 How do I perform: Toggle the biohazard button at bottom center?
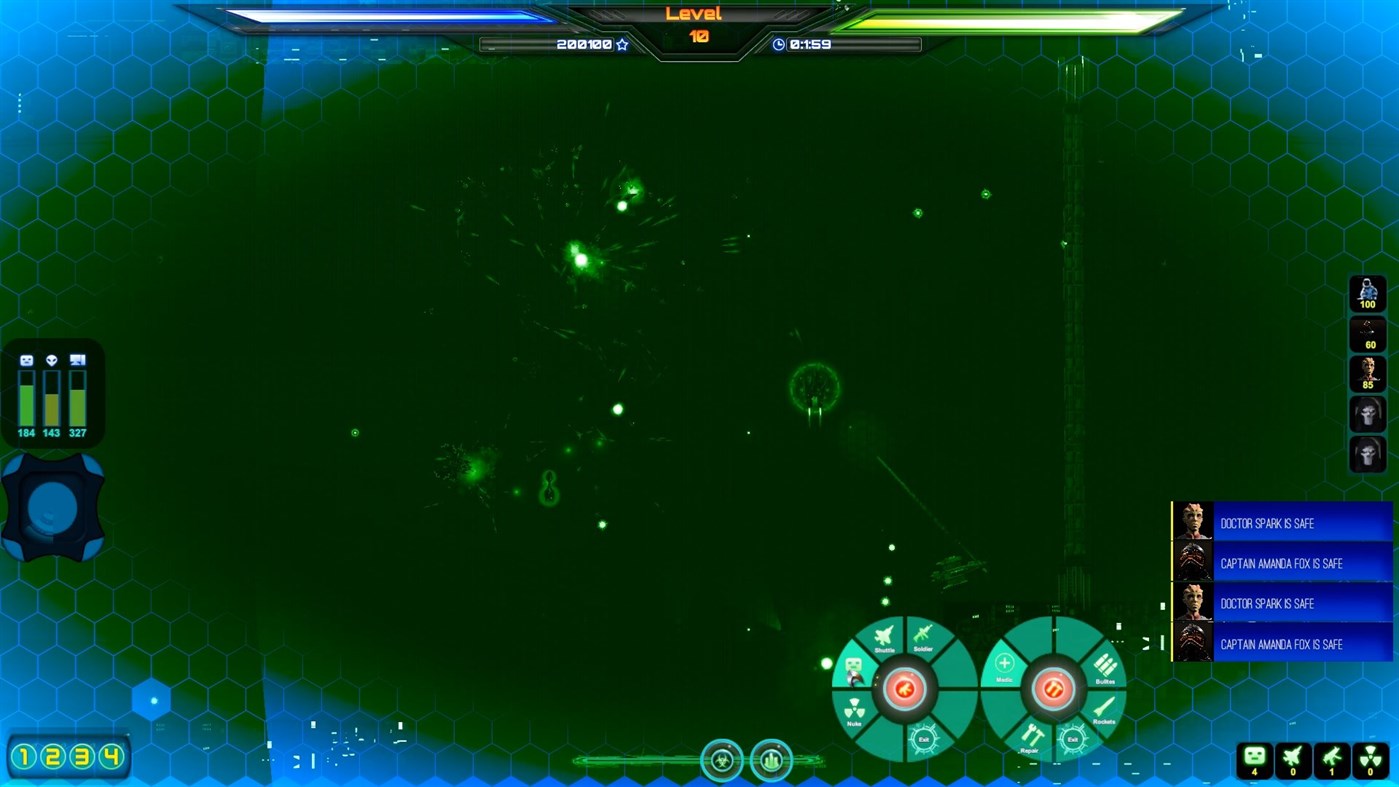pos(722,760)
